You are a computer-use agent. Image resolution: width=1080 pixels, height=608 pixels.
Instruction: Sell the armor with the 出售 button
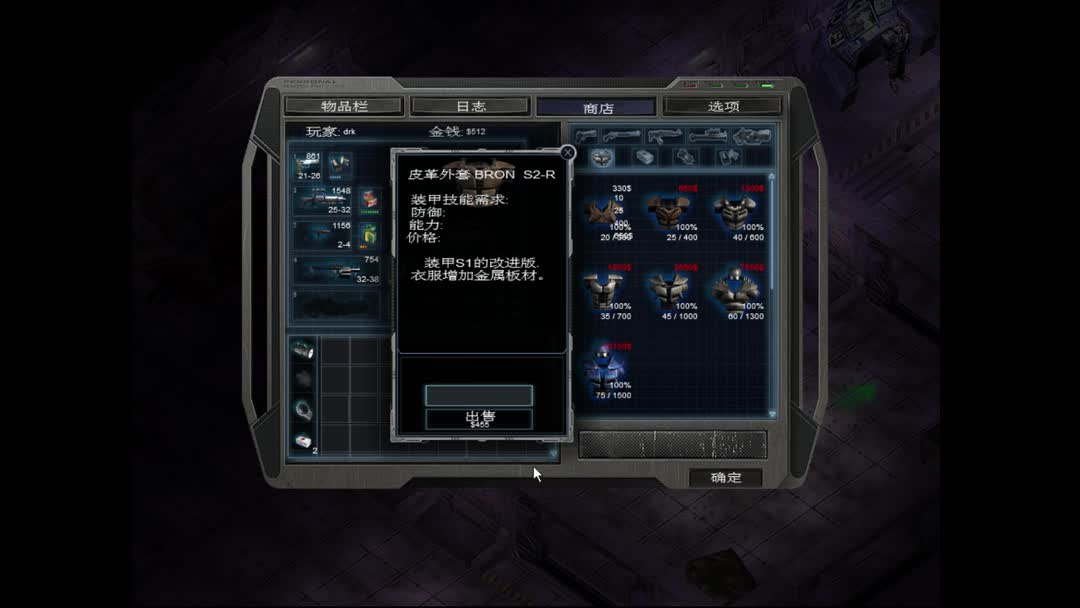(x=479, y=418)
